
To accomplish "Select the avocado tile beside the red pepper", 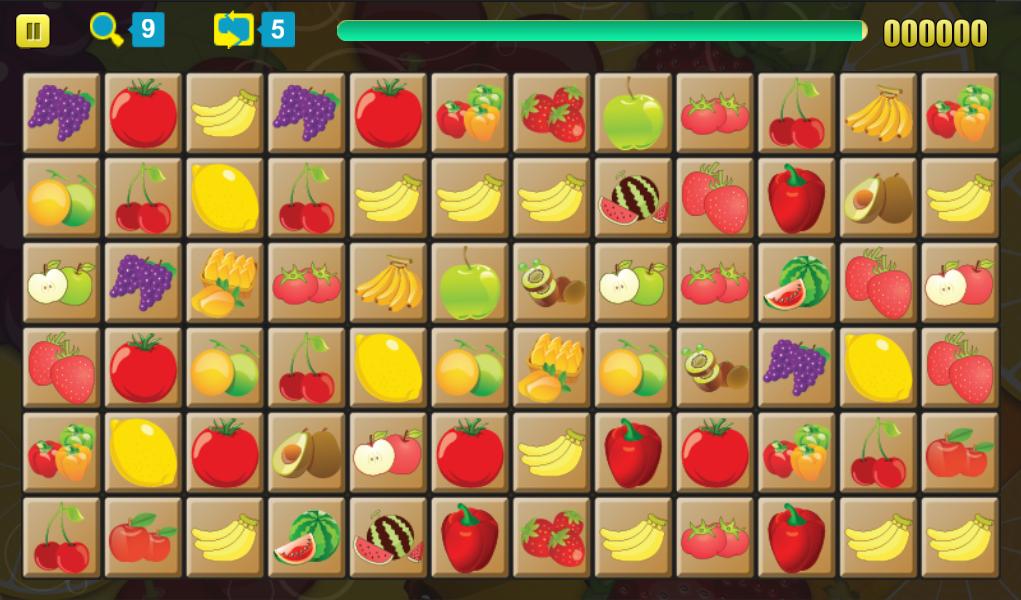I will [x=877, y=197].
